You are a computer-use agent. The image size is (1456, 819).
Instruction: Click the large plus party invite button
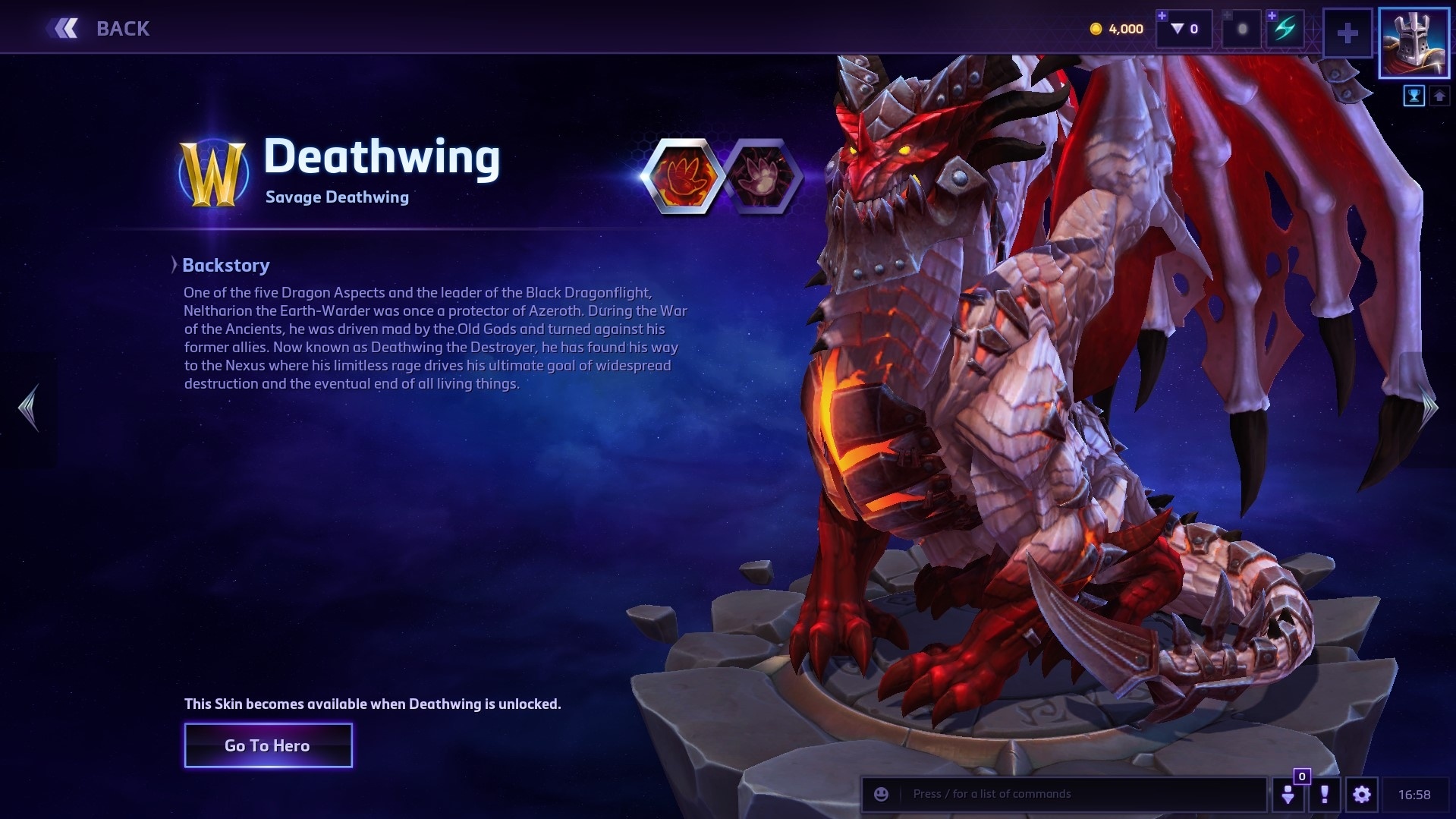click(x=1348, y=33)
